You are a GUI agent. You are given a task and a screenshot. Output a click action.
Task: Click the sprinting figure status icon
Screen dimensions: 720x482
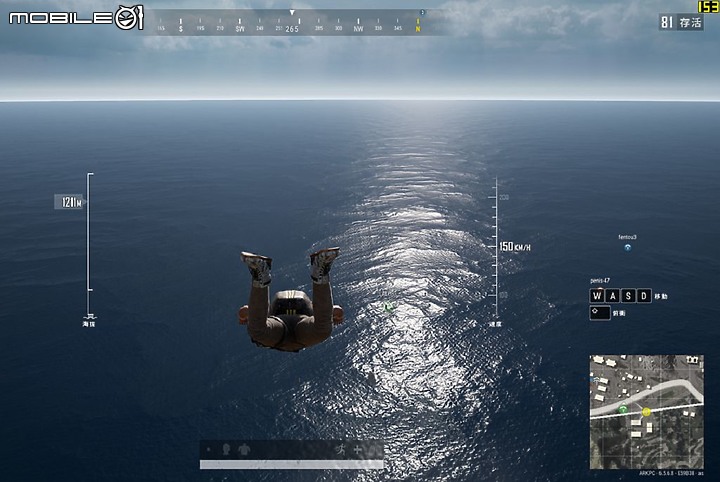click(342, 449)
